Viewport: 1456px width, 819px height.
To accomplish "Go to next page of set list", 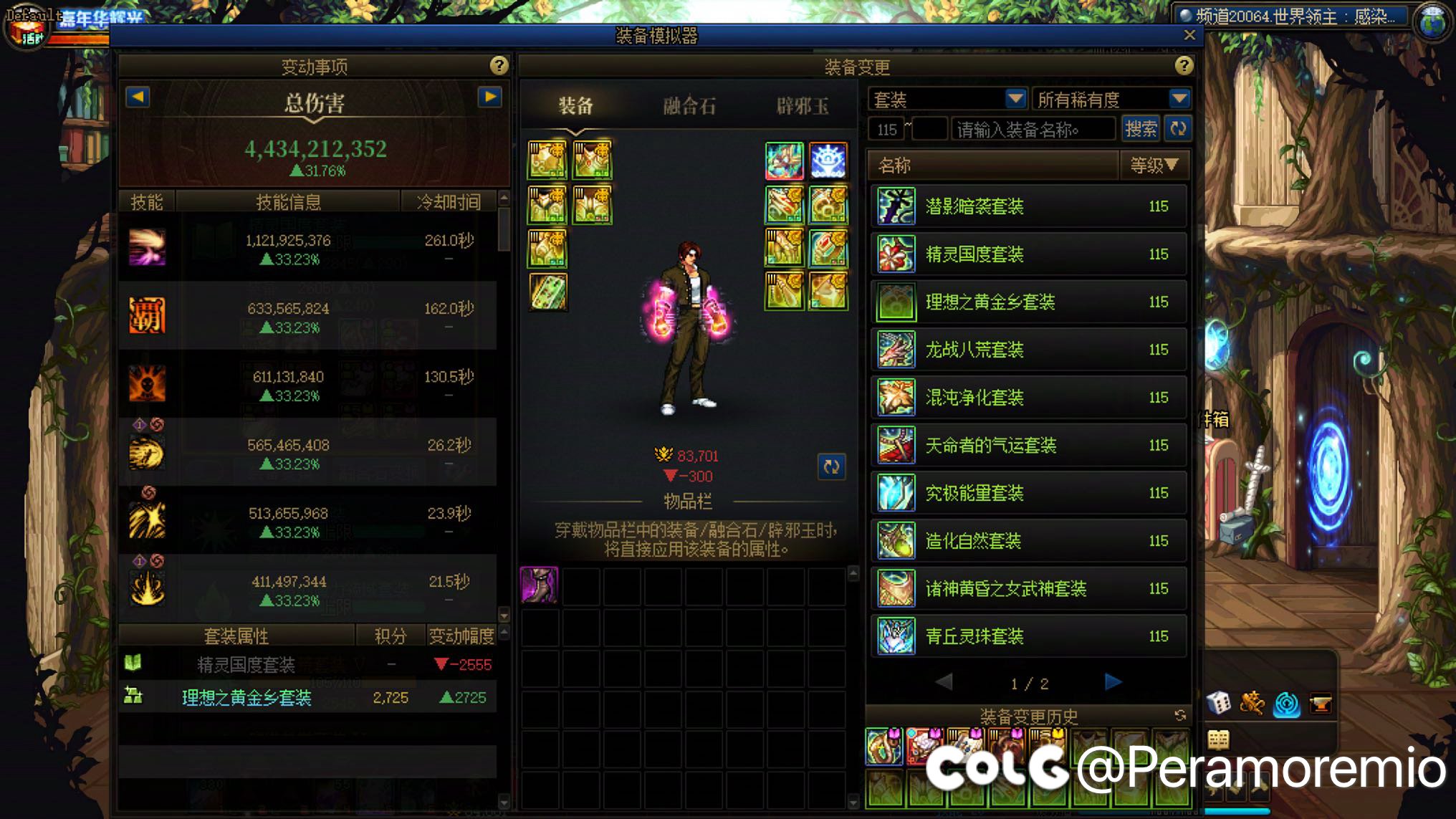I will (x=1113, y=682).
